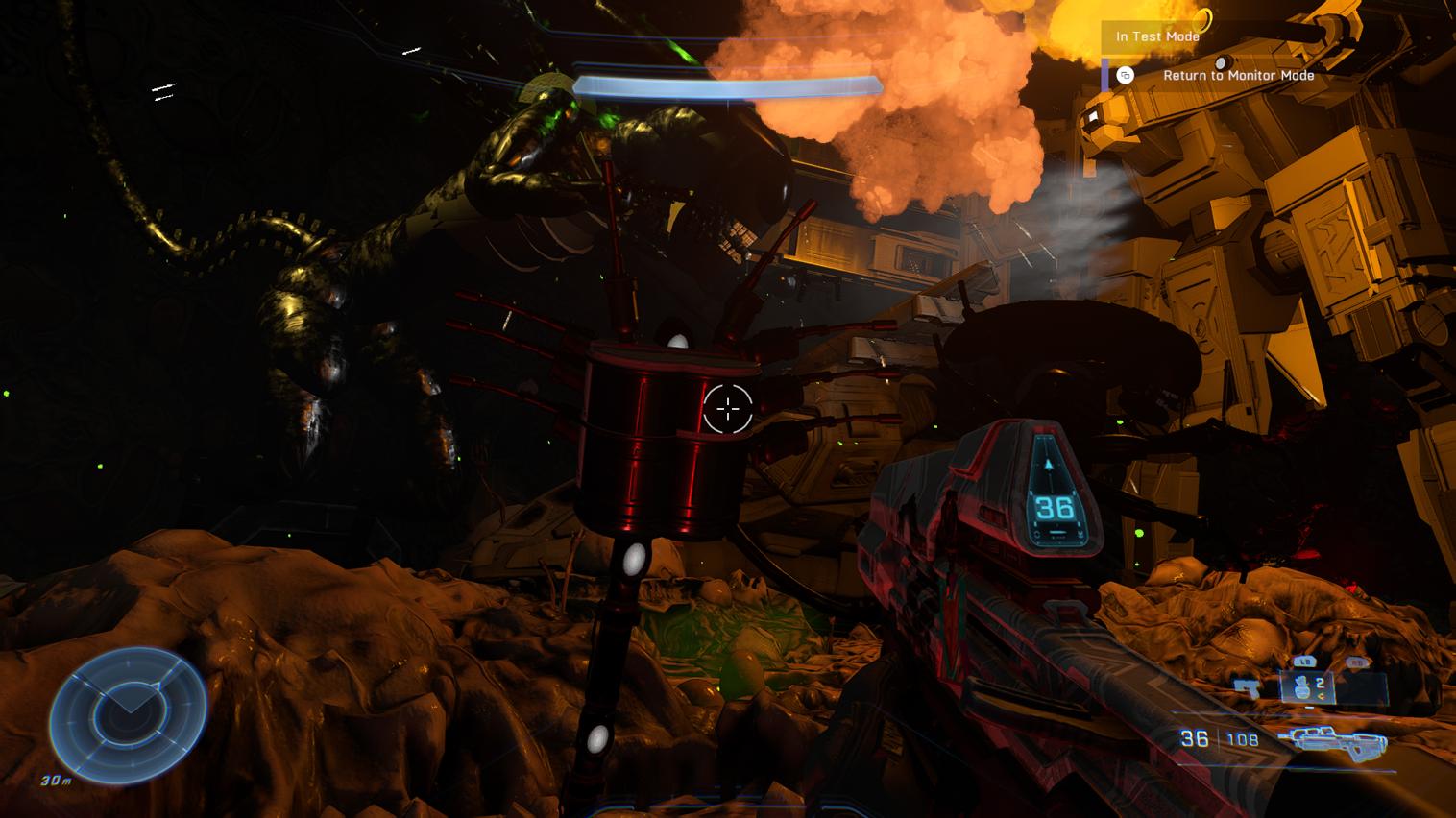Select the assault rifle weapon icon
This screenshot has height=818, width=1456.
click(1339, 741)
